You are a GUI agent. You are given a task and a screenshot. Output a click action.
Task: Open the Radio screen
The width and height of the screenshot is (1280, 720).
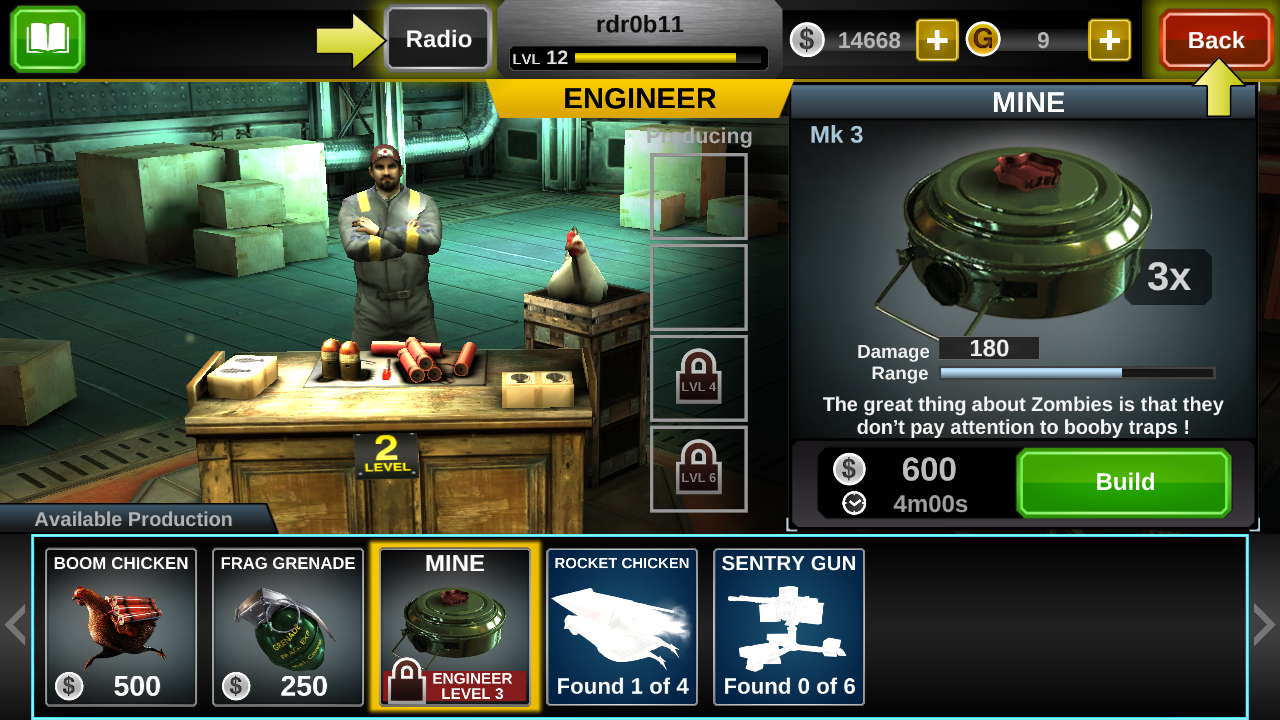pyautogui.click(x=437, y=40)
